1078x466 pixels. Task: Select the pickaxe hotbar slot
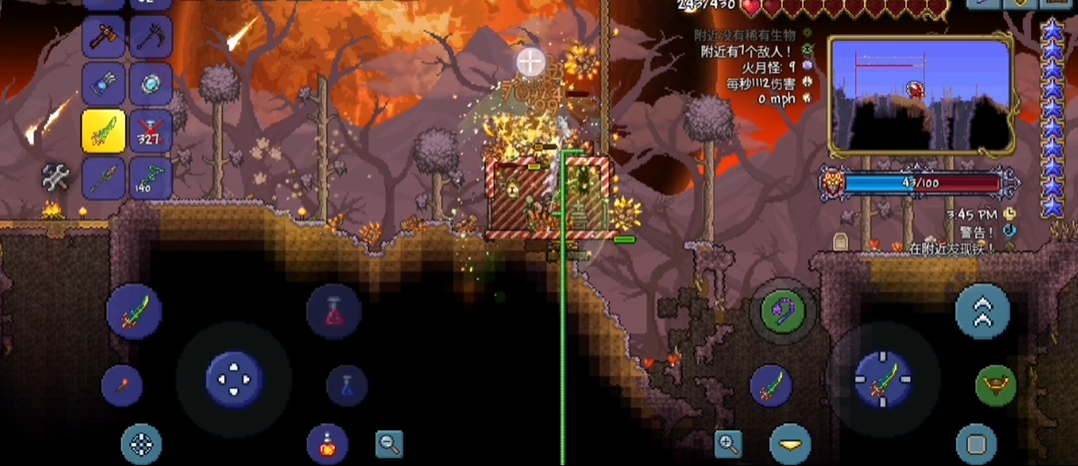pyautogui.click(x=151, y=38)
